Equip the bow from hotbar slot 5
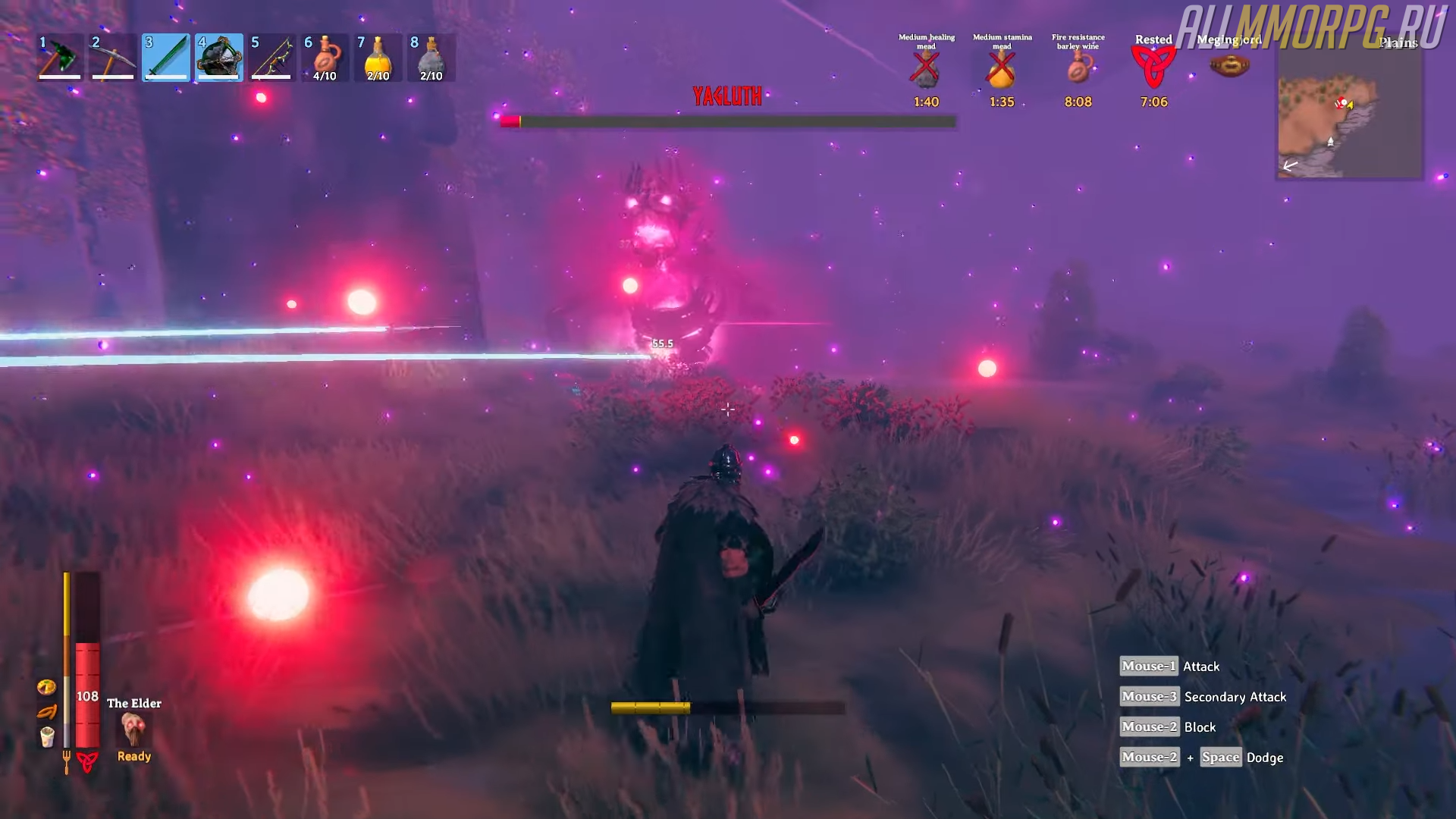 click(272, 58)
